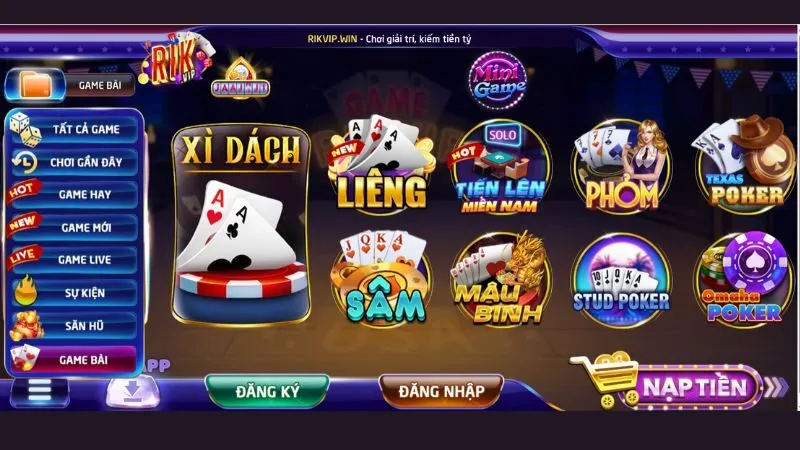Open the Tất Cả Game category
The width and height of the screenshot is (800, 450).
[75, 128]
